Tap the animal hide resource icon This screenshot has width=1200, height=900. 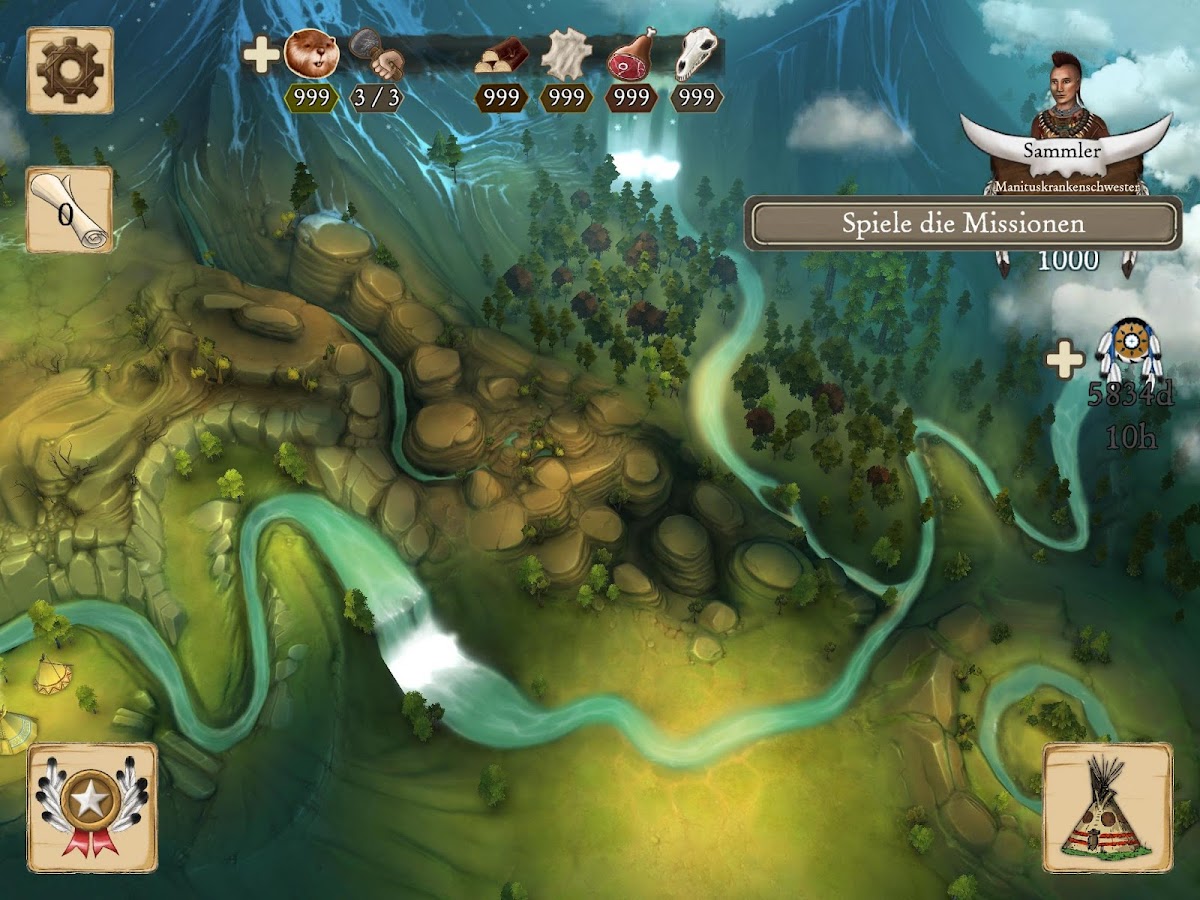click(566, 55)
